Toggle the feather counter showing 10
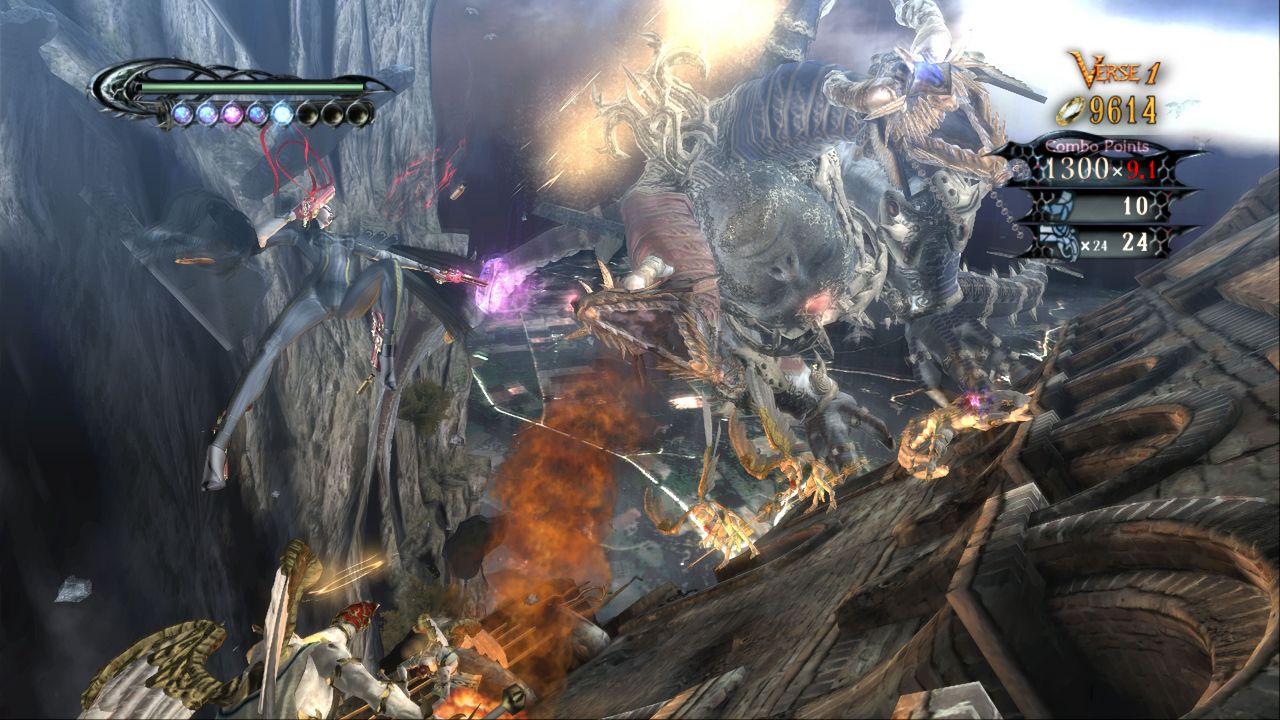The width and height of the screenshot is (1280, 720). click(1135, 206)
